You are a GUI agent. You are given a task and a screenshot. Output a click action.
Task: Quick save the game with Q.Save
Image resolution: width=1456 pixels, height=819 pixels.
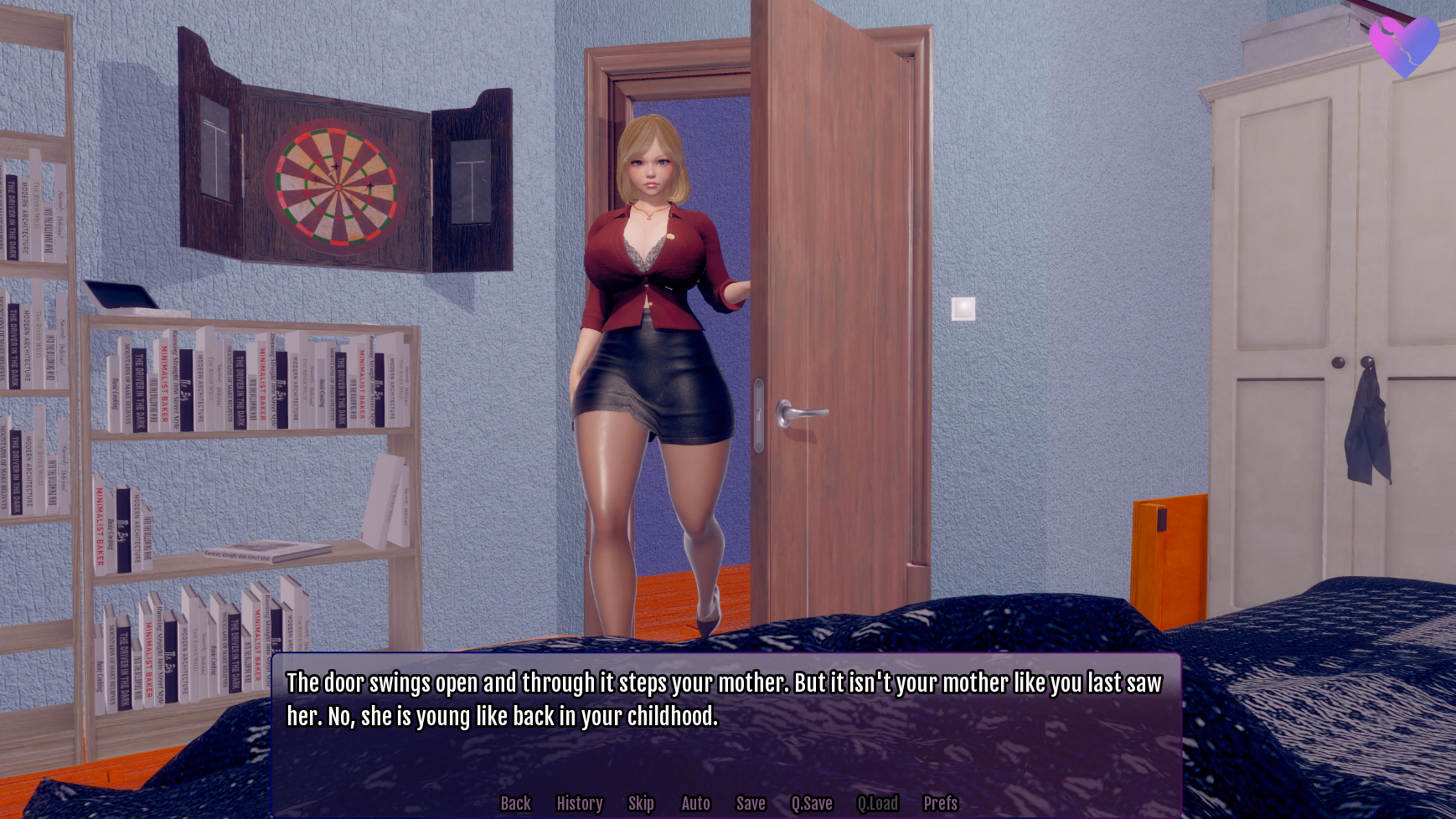811,803
